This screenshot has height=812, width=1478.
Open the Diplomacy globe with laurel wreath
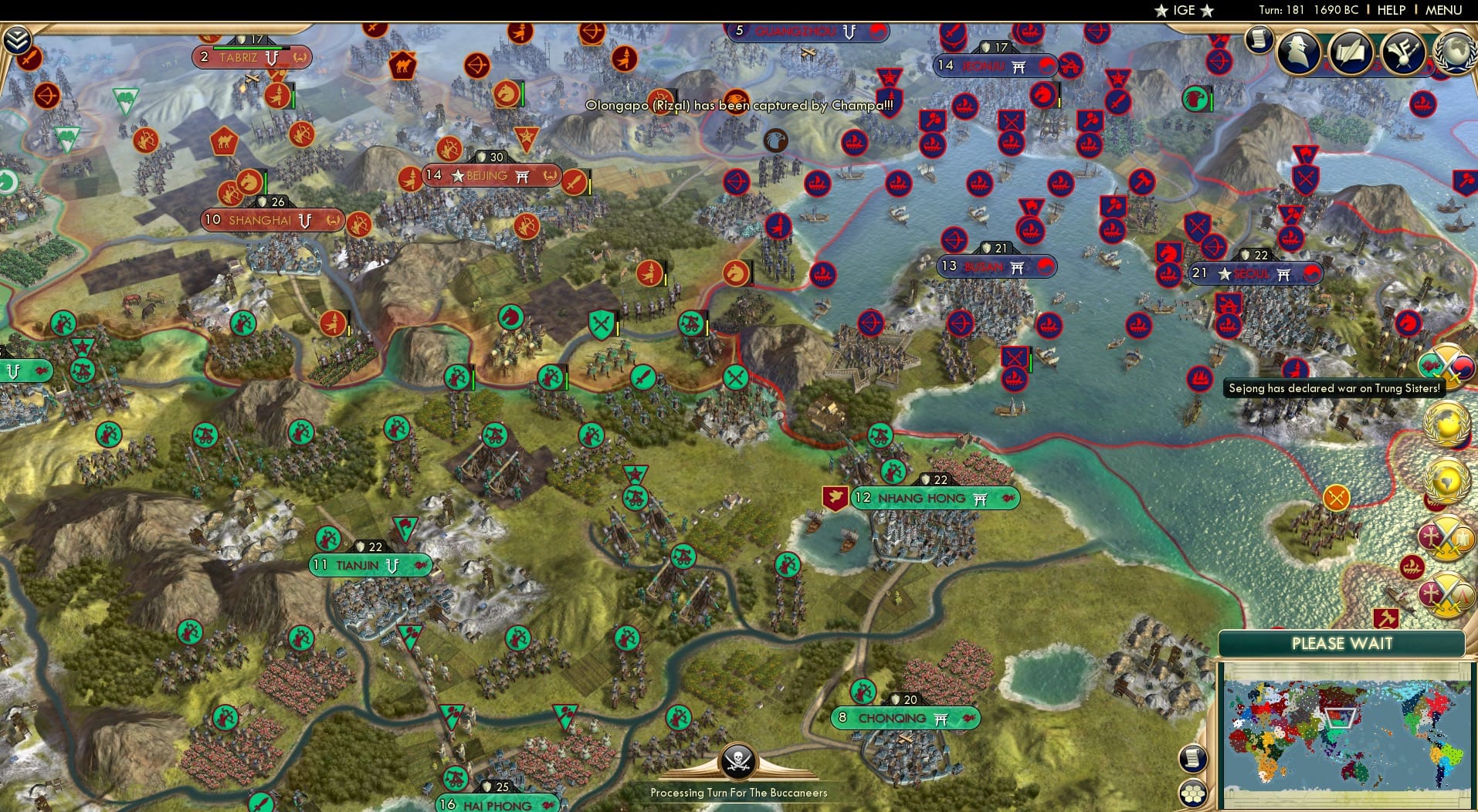coord(1456,51)
